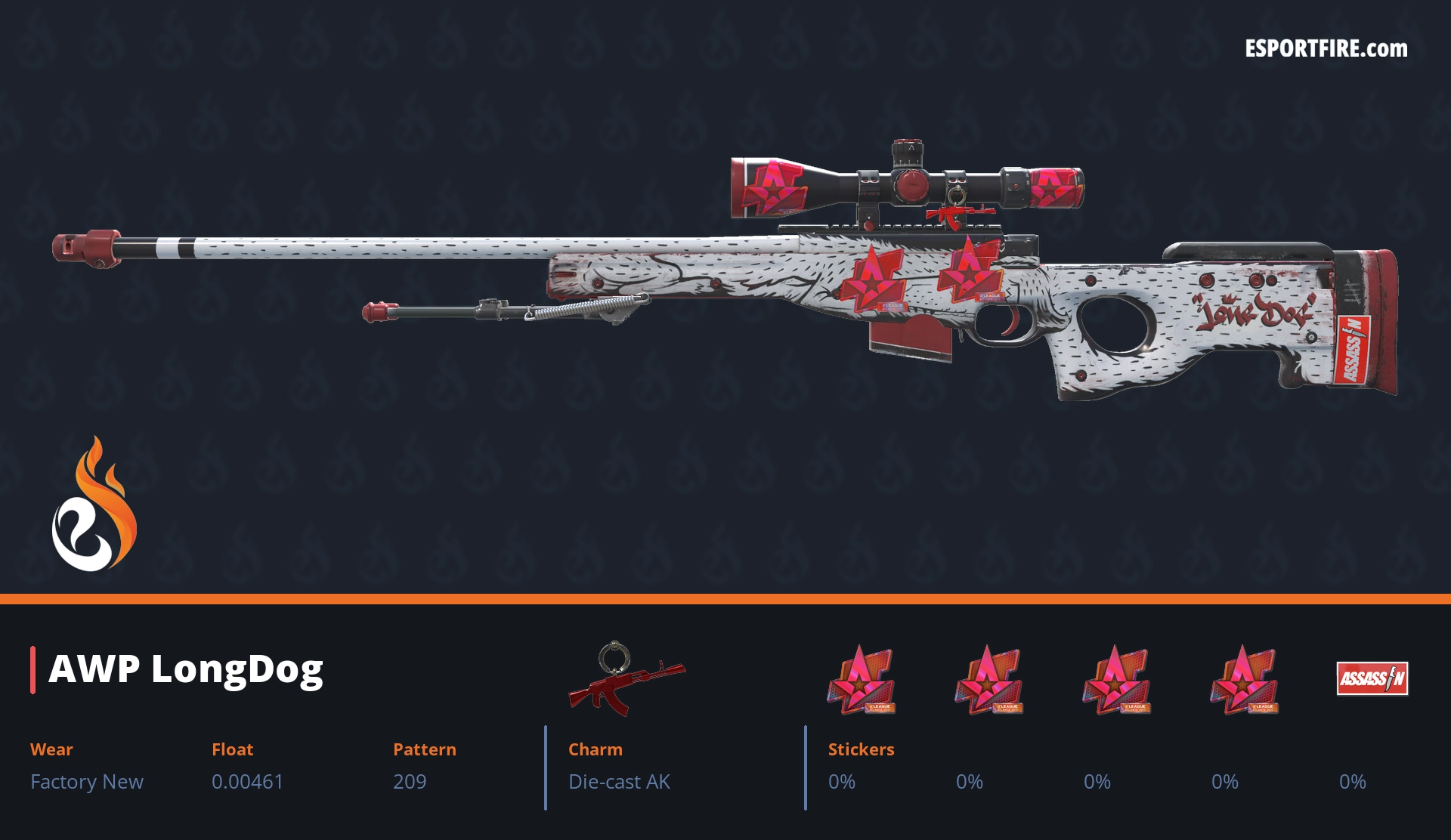Click the Die-cast AK charm icon
Screen dimensions: 1451x840
[x=626, y=679]
